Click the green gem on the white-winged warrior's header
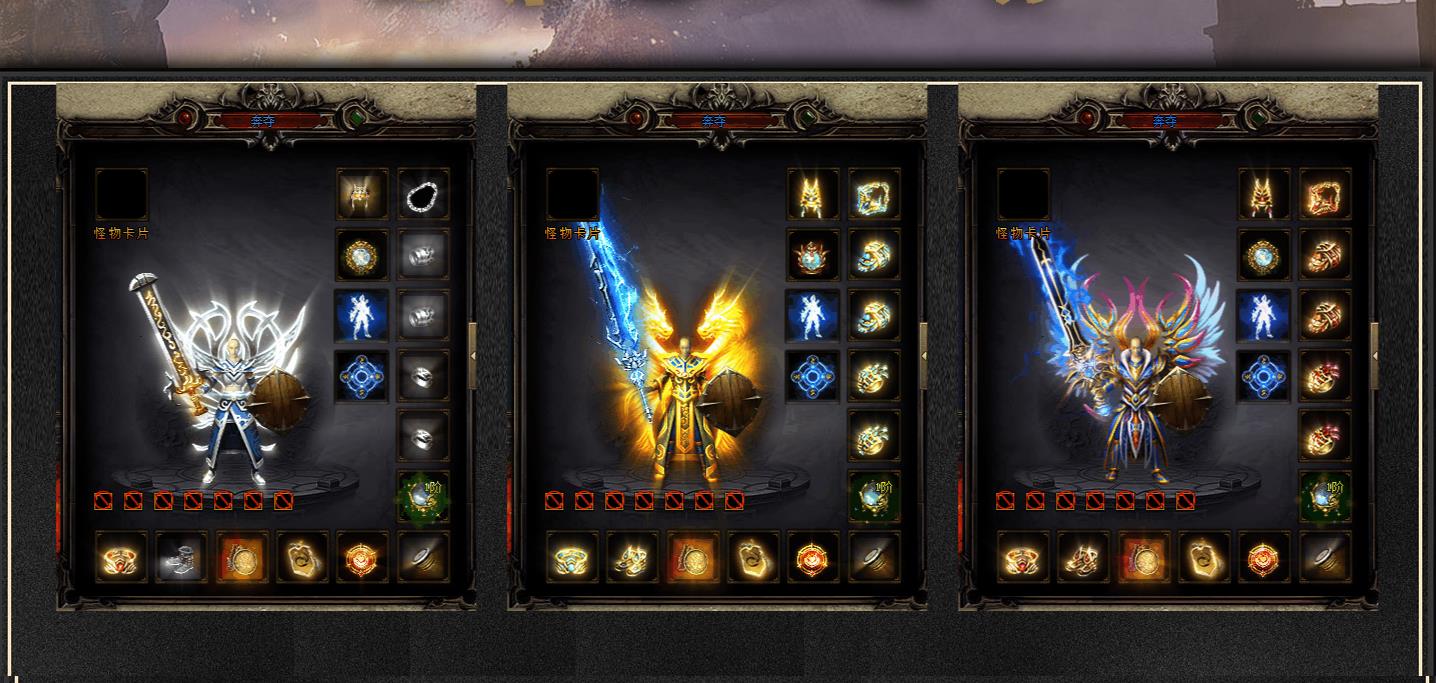Image resolution: width=1436 pixels, height=683 pixels. pyautogui.click(x=357, y=119)
